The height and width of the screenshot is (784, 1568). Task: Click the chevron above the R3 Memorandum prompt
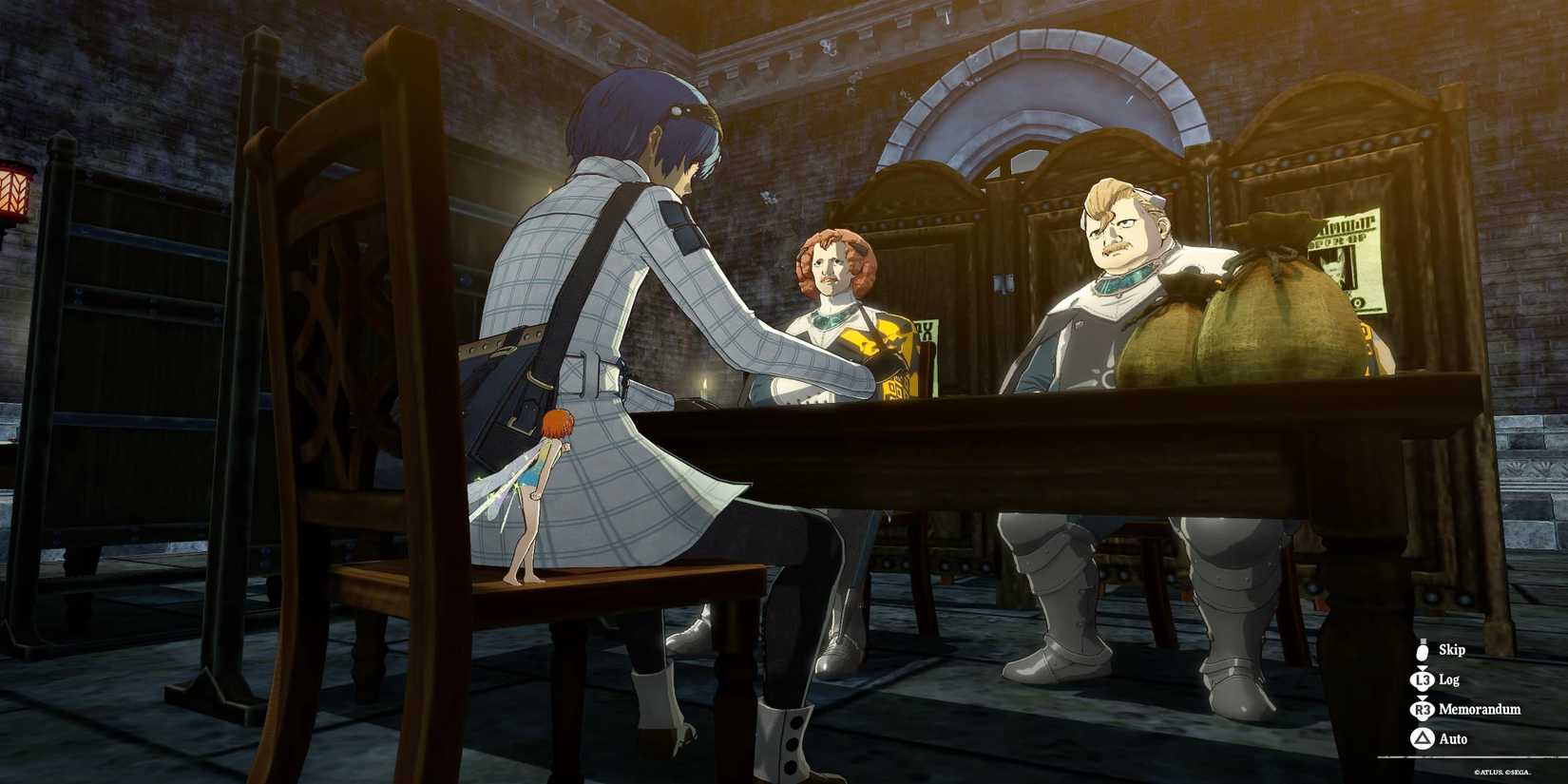[x=1423, y=697]
